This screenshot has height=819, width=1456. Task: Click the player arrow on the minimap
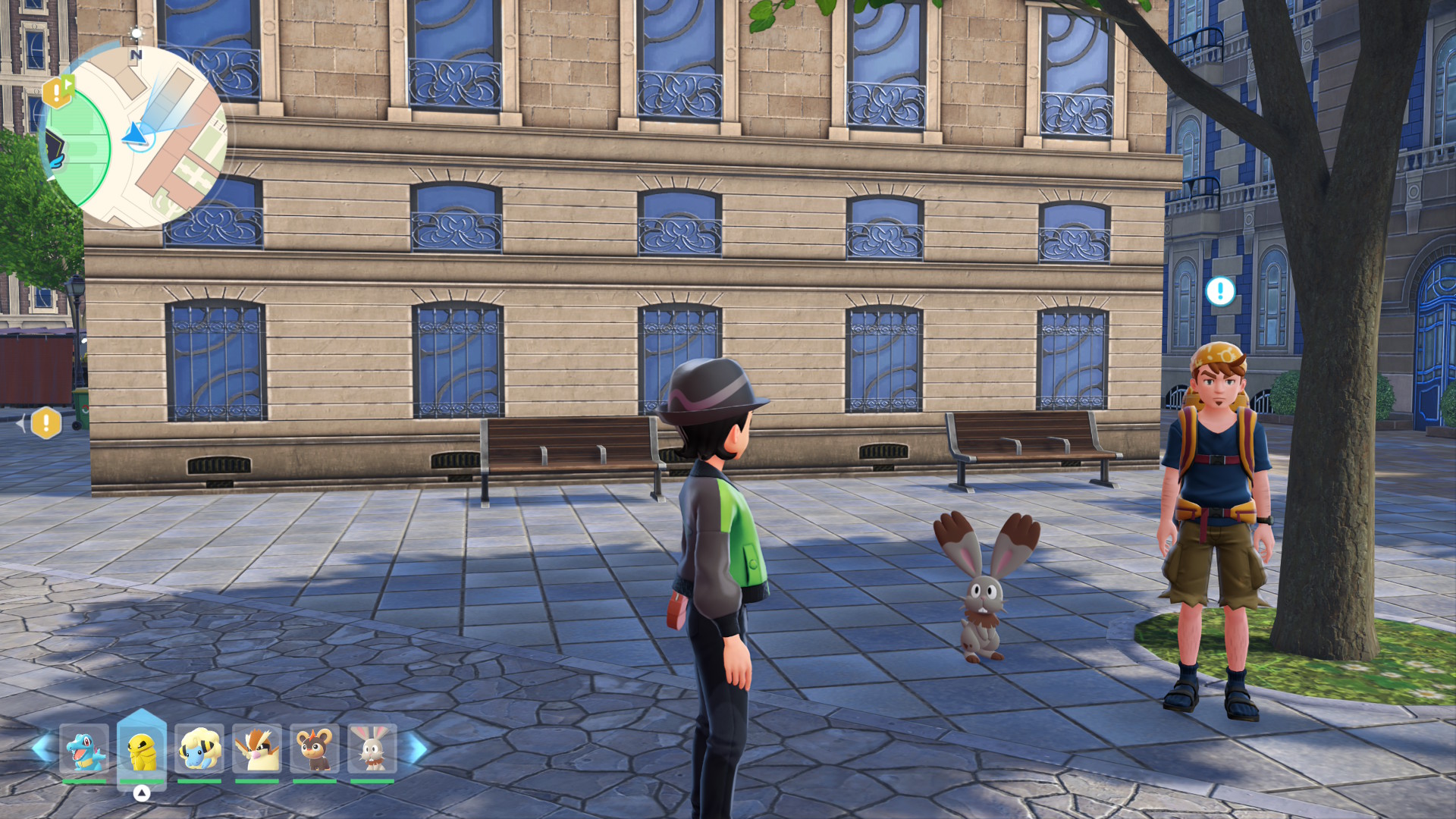135,135
